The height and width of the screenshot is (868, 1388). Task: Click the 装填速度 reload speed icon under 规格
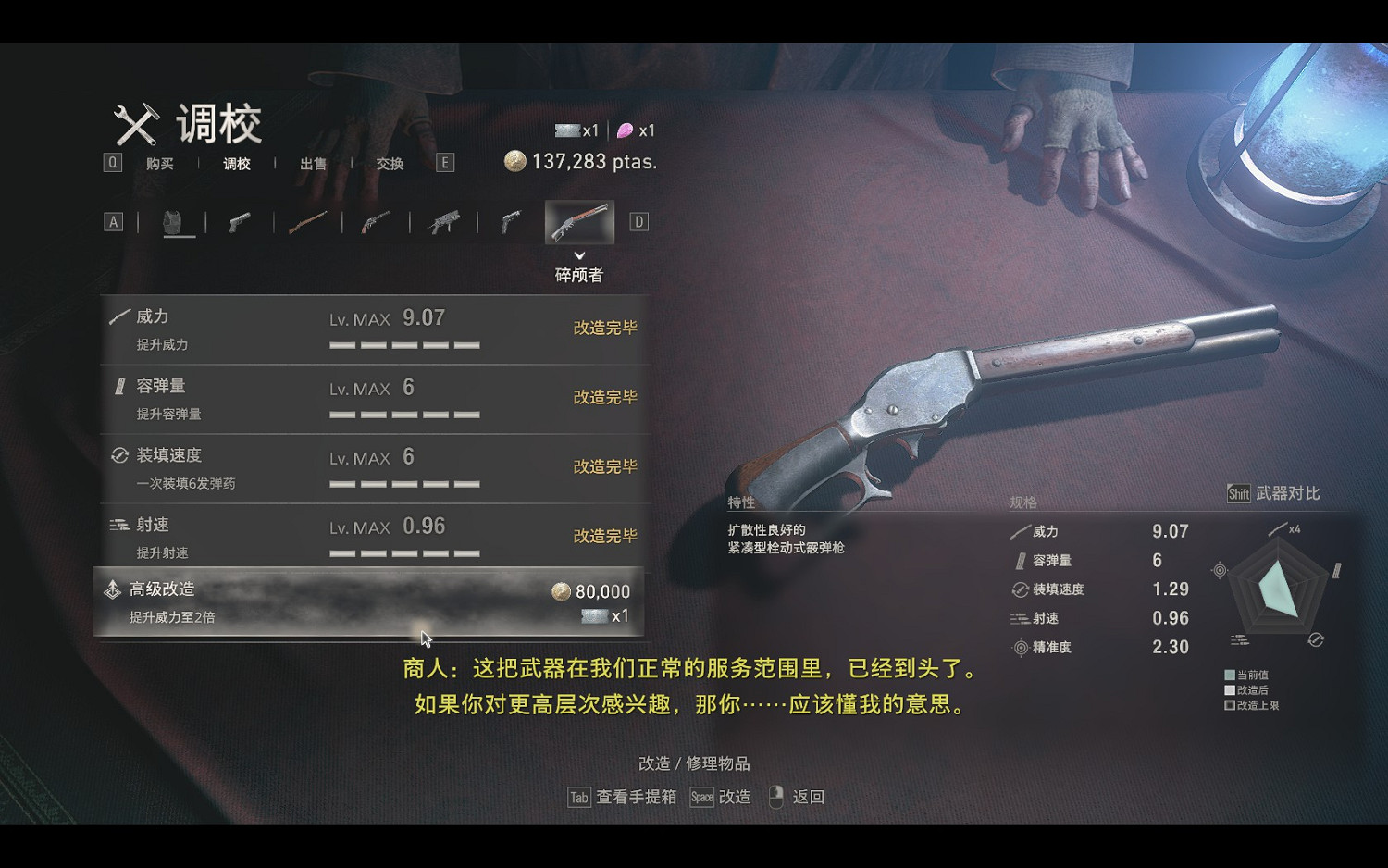coord(1020,589)
